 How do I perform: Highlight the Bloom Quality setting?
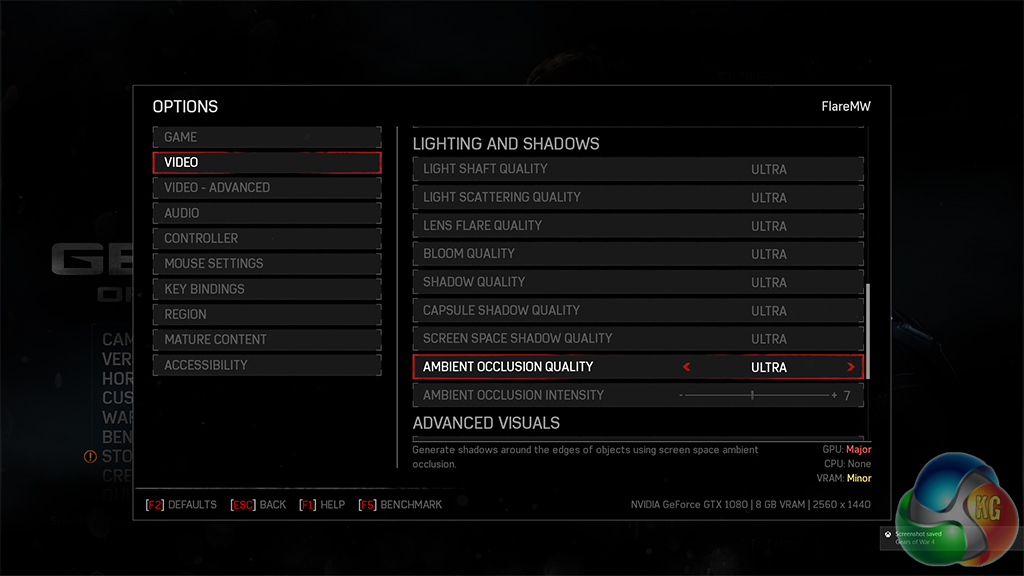tap(637, 253)
